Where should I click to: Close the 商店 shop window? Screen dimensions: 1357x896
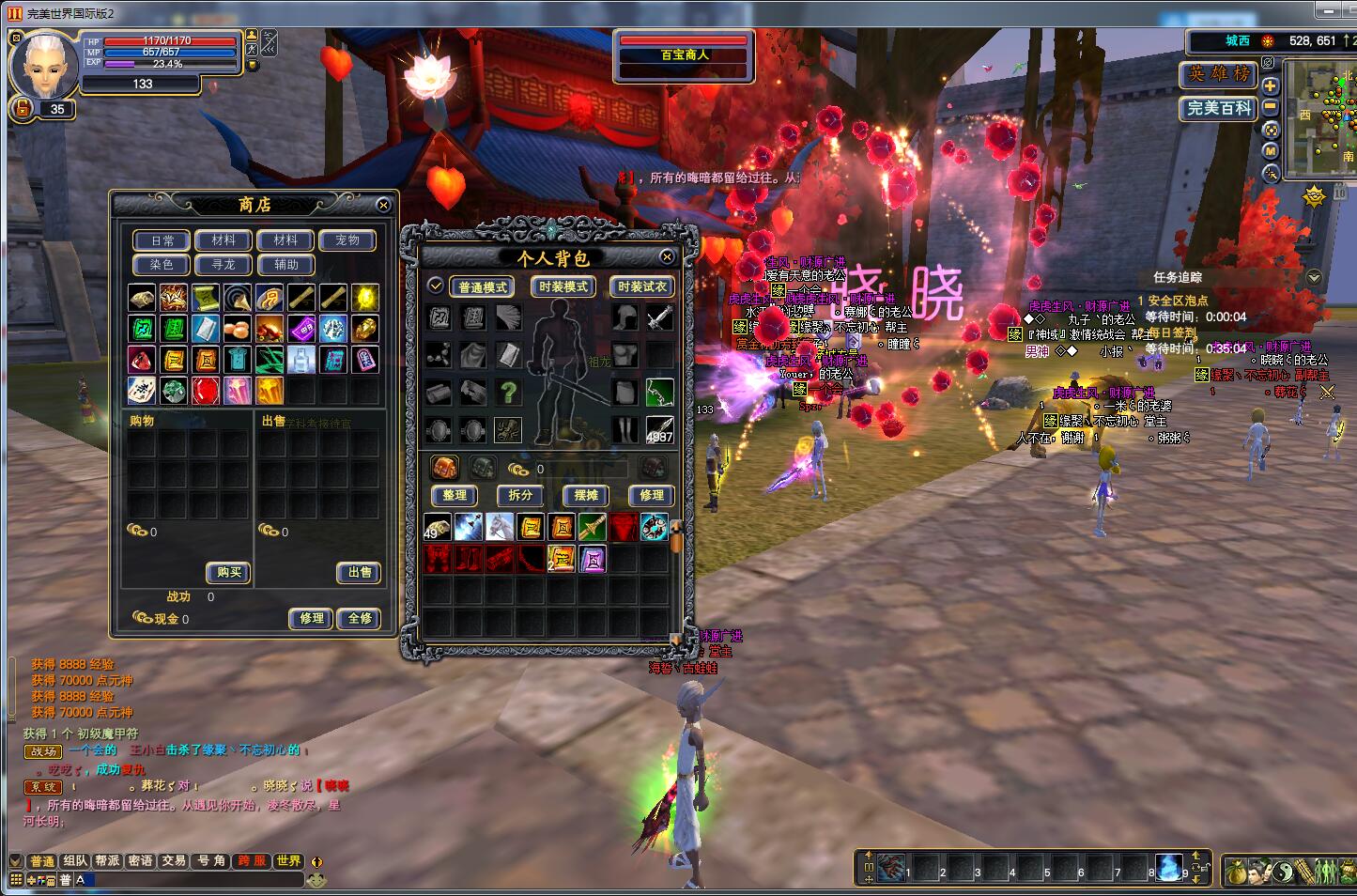click(x=383, y=205)
